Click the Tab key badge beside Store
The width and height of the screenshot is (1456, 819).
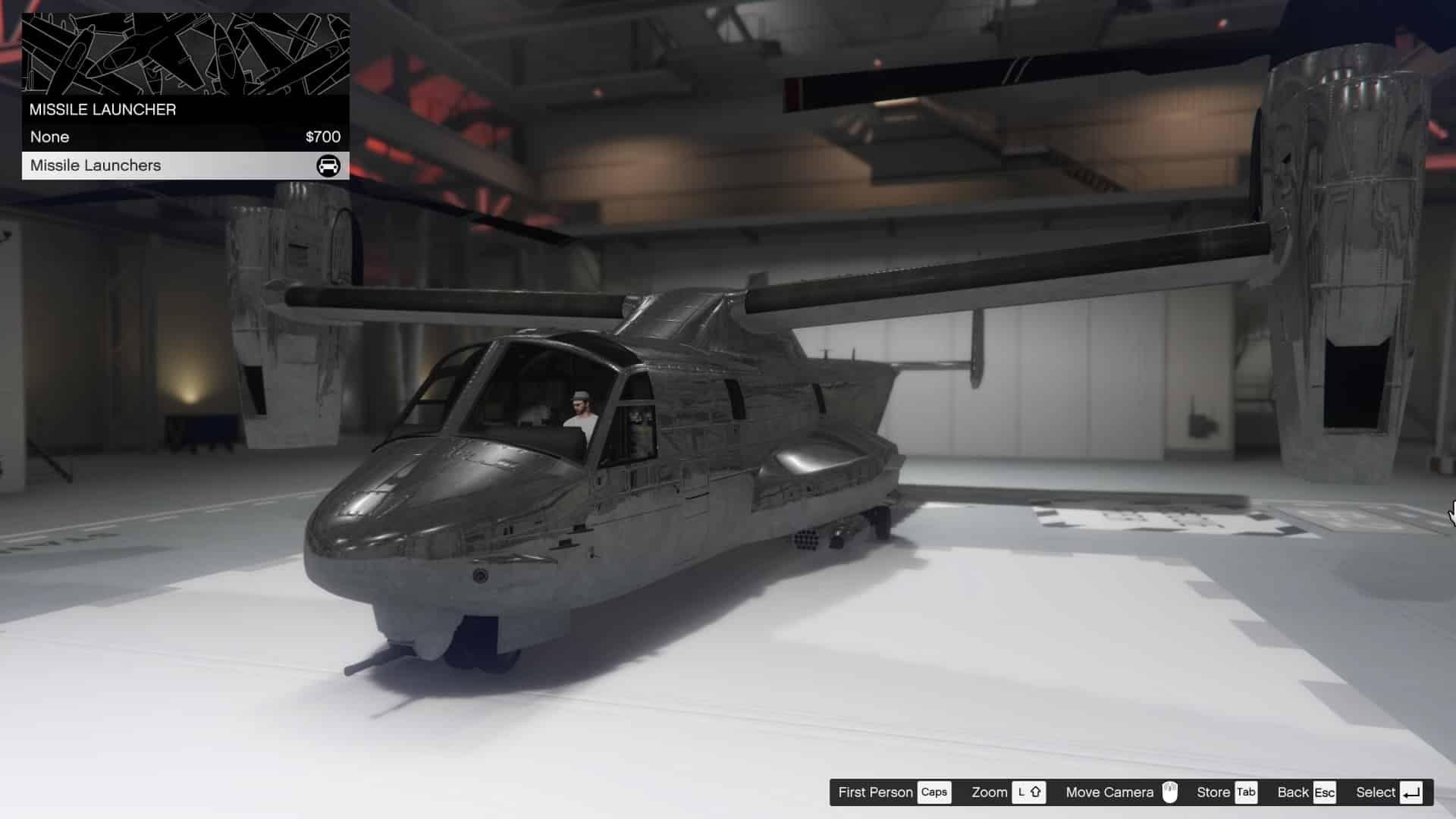1246,792
